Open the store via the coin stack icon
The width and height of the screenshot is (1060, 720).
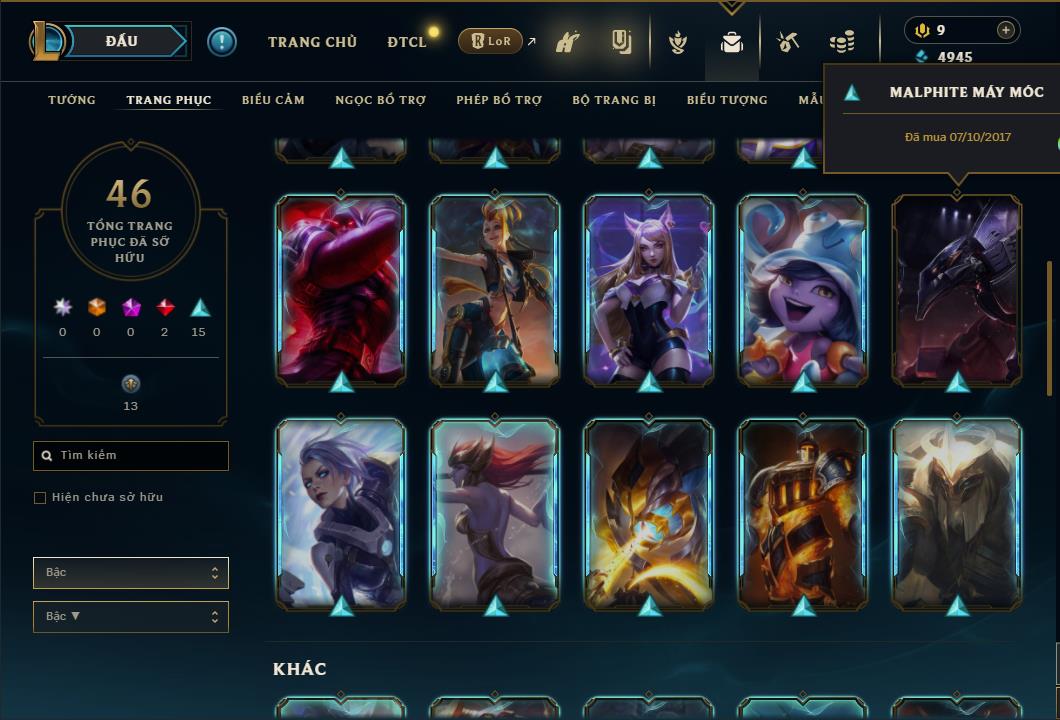[x=842, y=42]
